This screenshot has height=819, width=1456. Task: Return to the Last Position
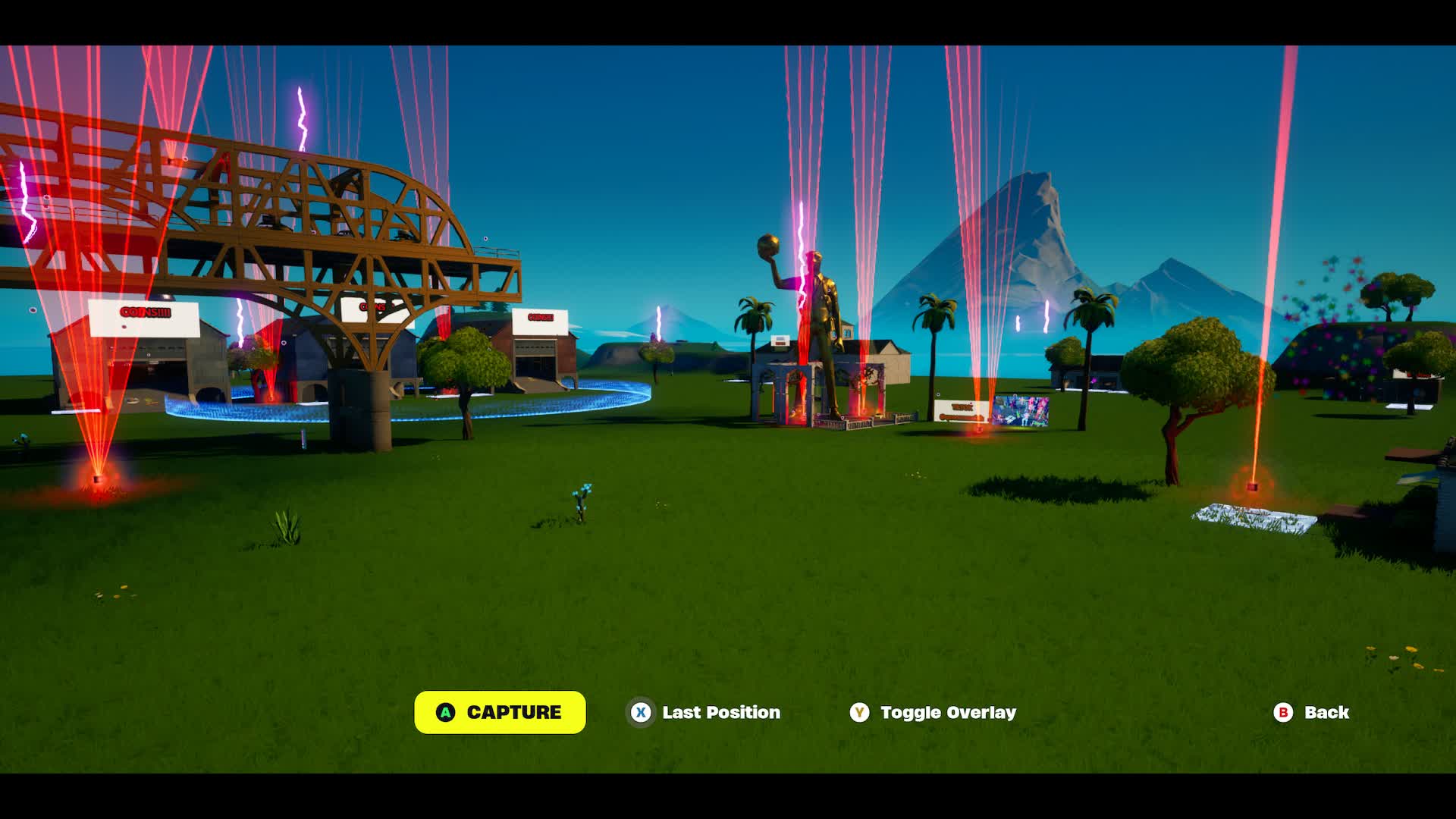(704, 712)
